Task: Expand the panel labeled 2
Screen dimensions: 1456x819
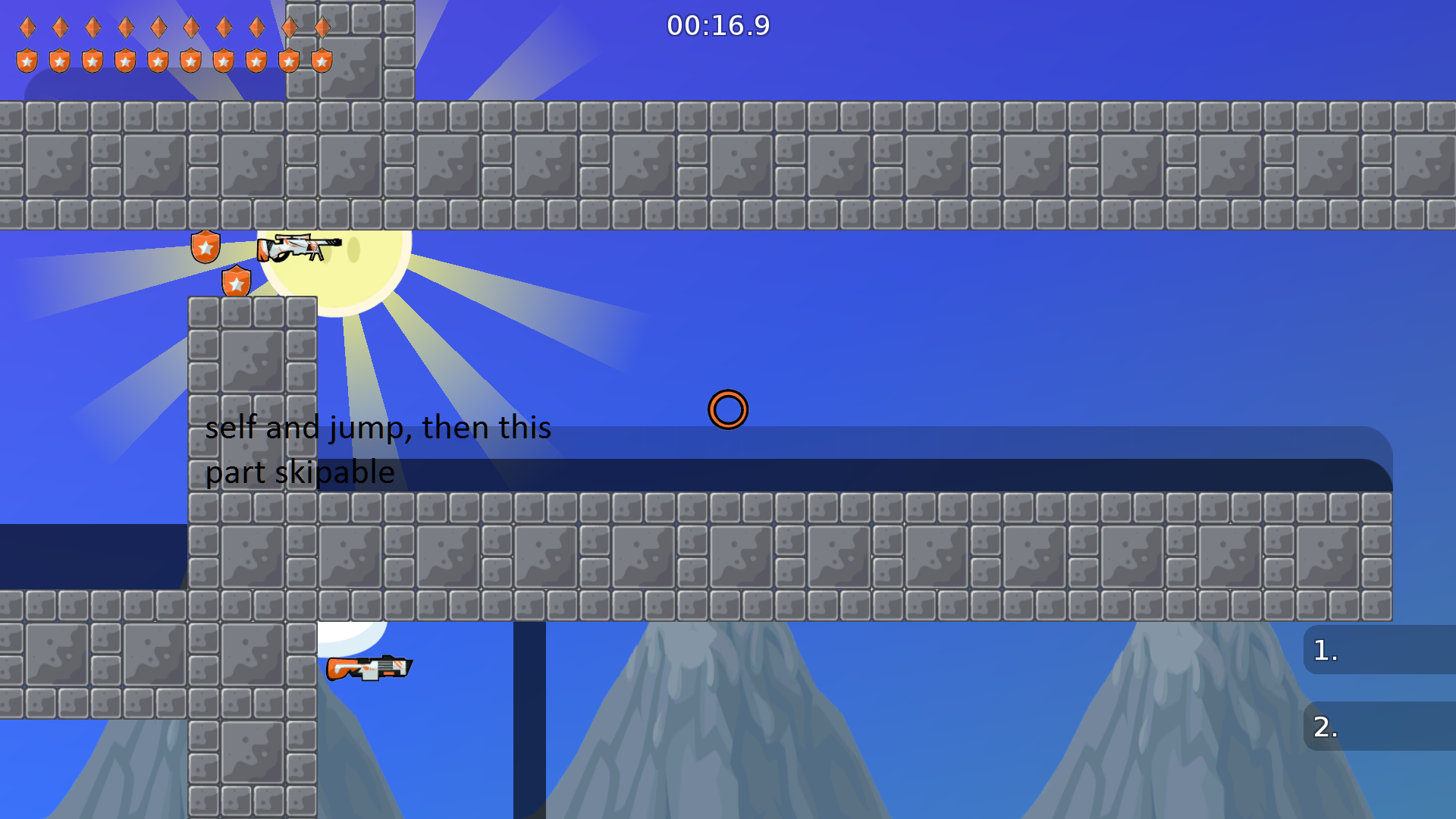Action: (x=1380, y=726)
